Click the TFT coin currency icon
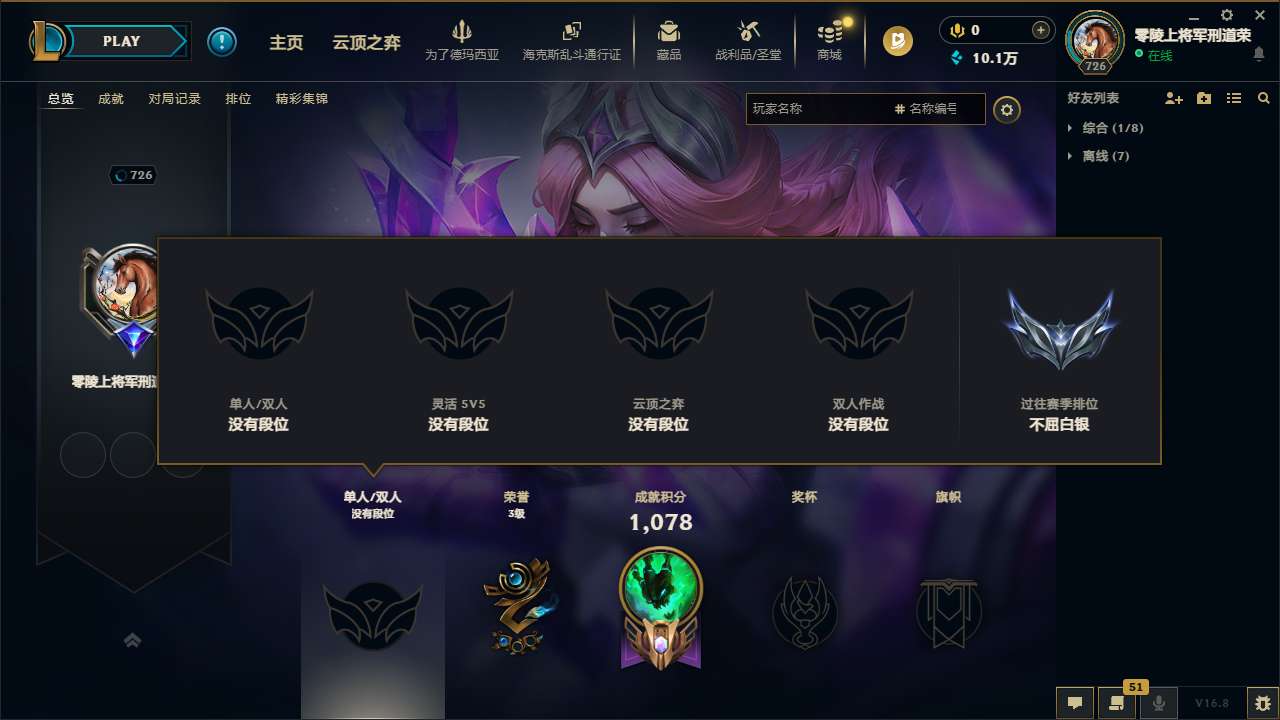Image resolution: width=1280 pixels, height=720 pixels. (x=897, y=41)
